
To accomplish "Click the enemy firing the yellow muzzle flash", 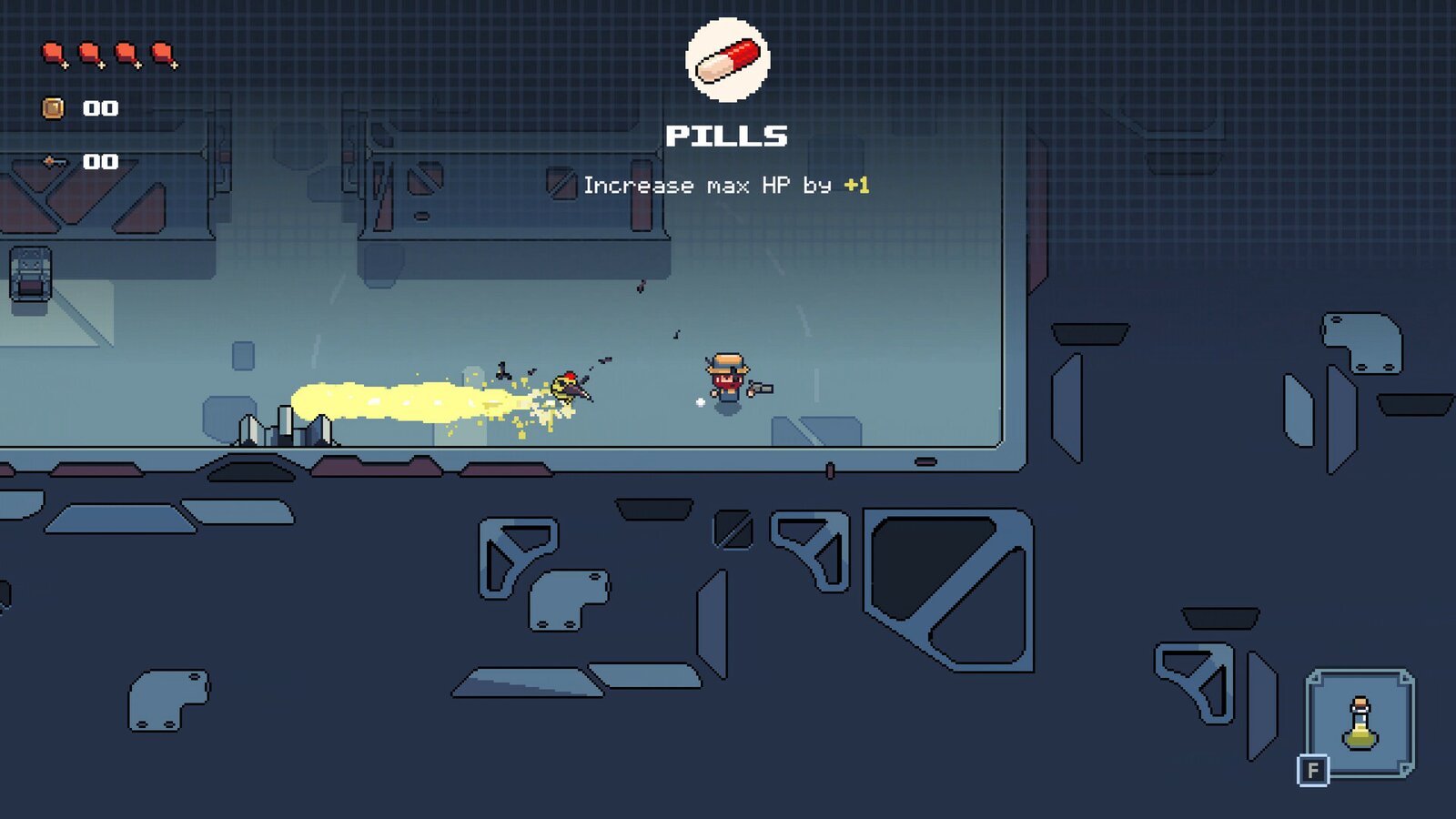I will pyautogui.click(x=564, y=387).
